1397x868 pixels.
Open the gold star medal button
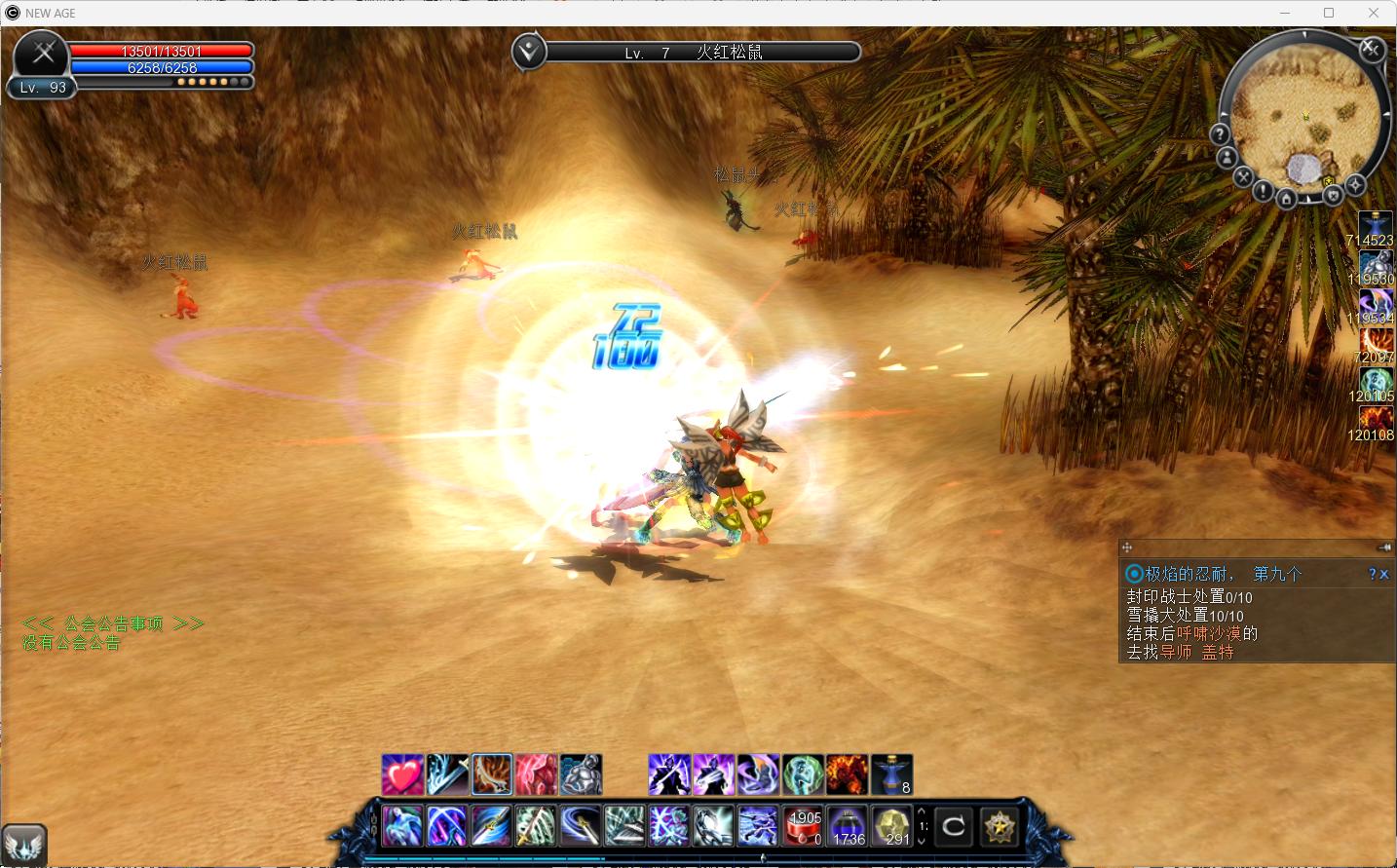point(999,827)
